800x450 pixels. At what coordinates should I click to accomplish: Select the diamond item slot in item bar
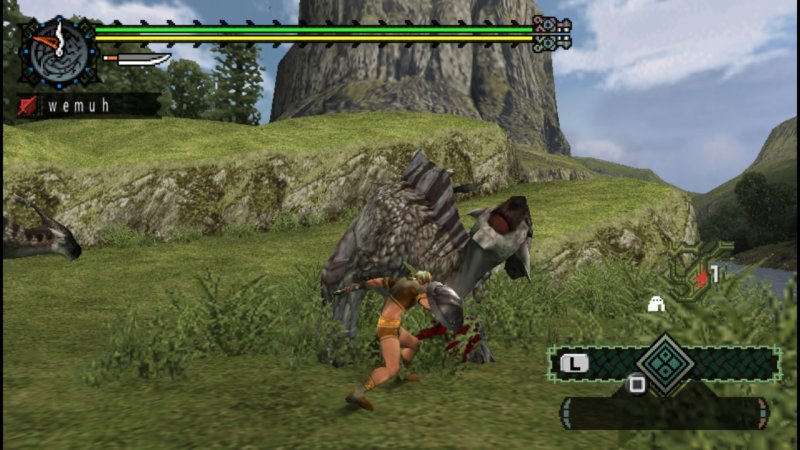(666, 363)
